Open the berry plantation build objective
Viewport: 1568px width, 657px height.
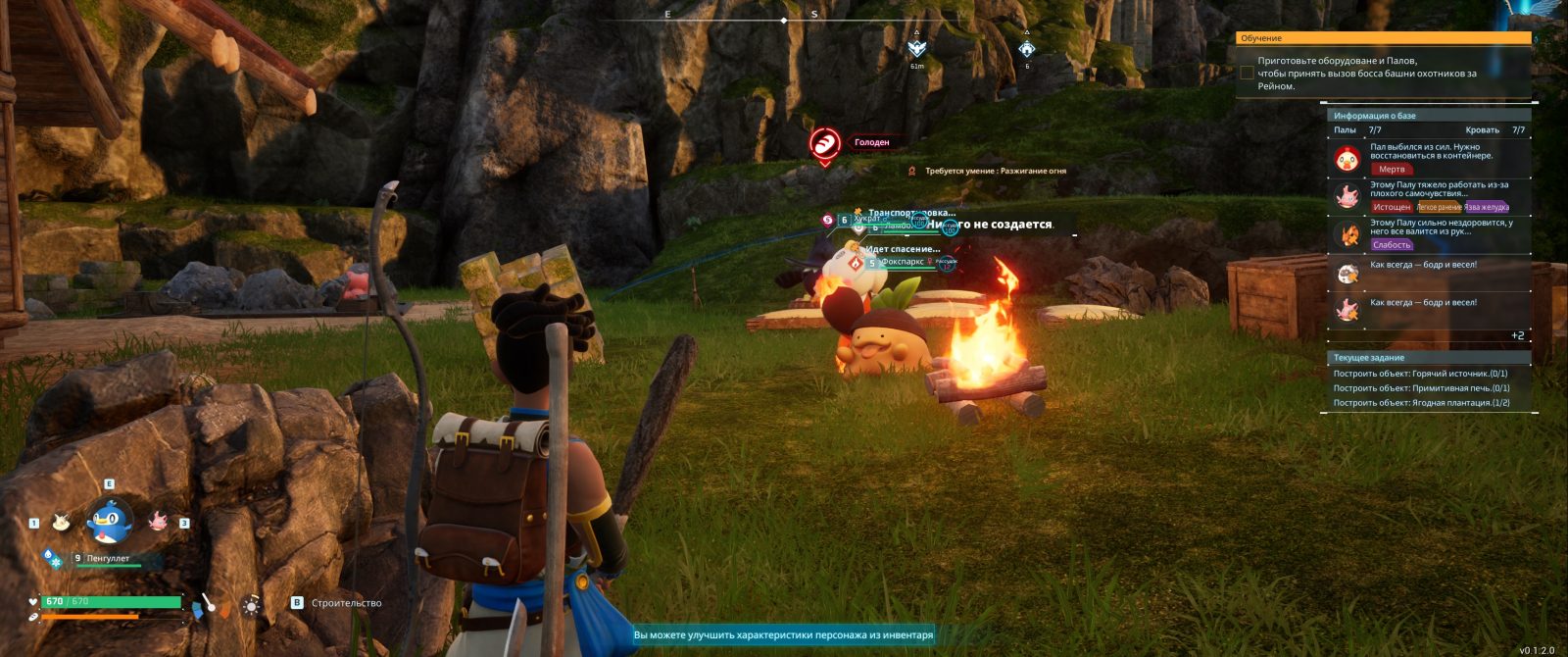click(x=1421, y=403)
